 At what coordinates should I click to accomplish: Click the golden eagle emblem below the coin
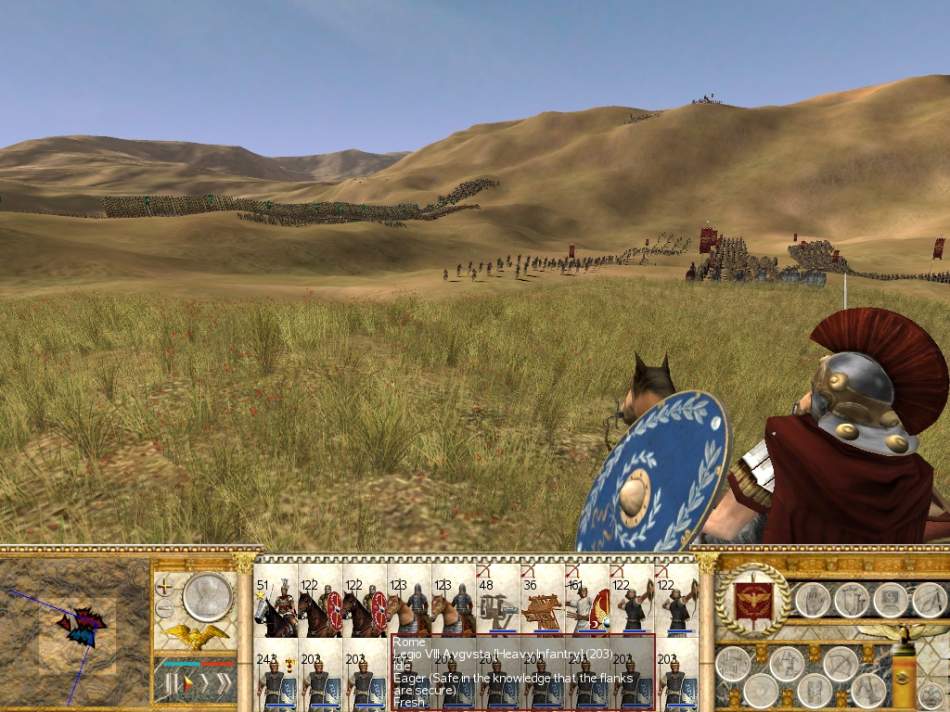click(x=197, y=635)
